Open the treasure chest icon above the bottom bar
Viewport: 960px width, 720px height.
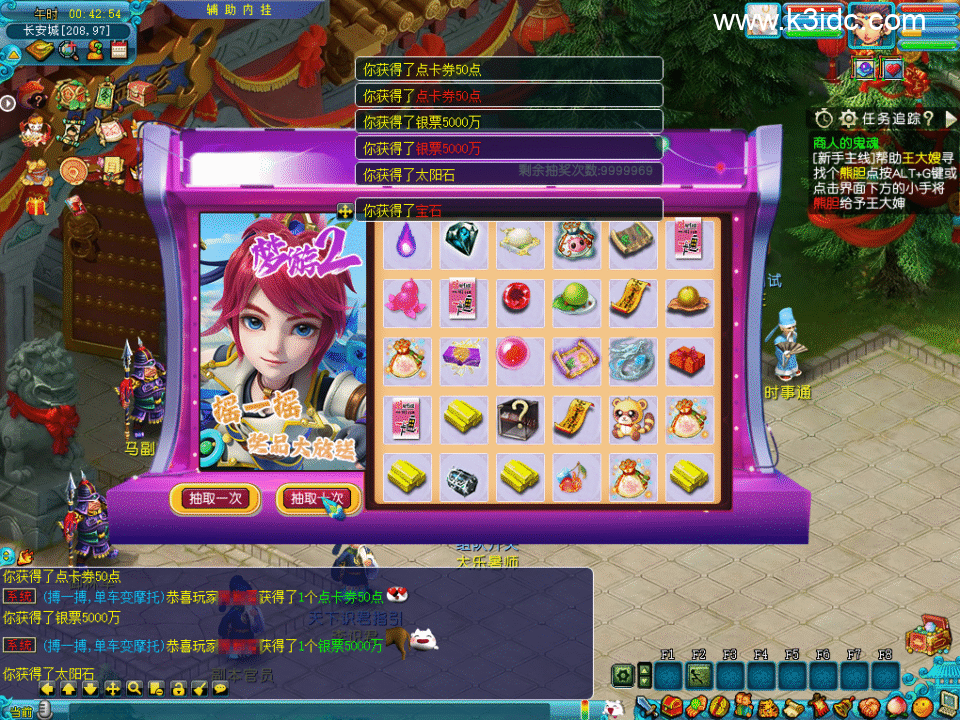[926, 636]
